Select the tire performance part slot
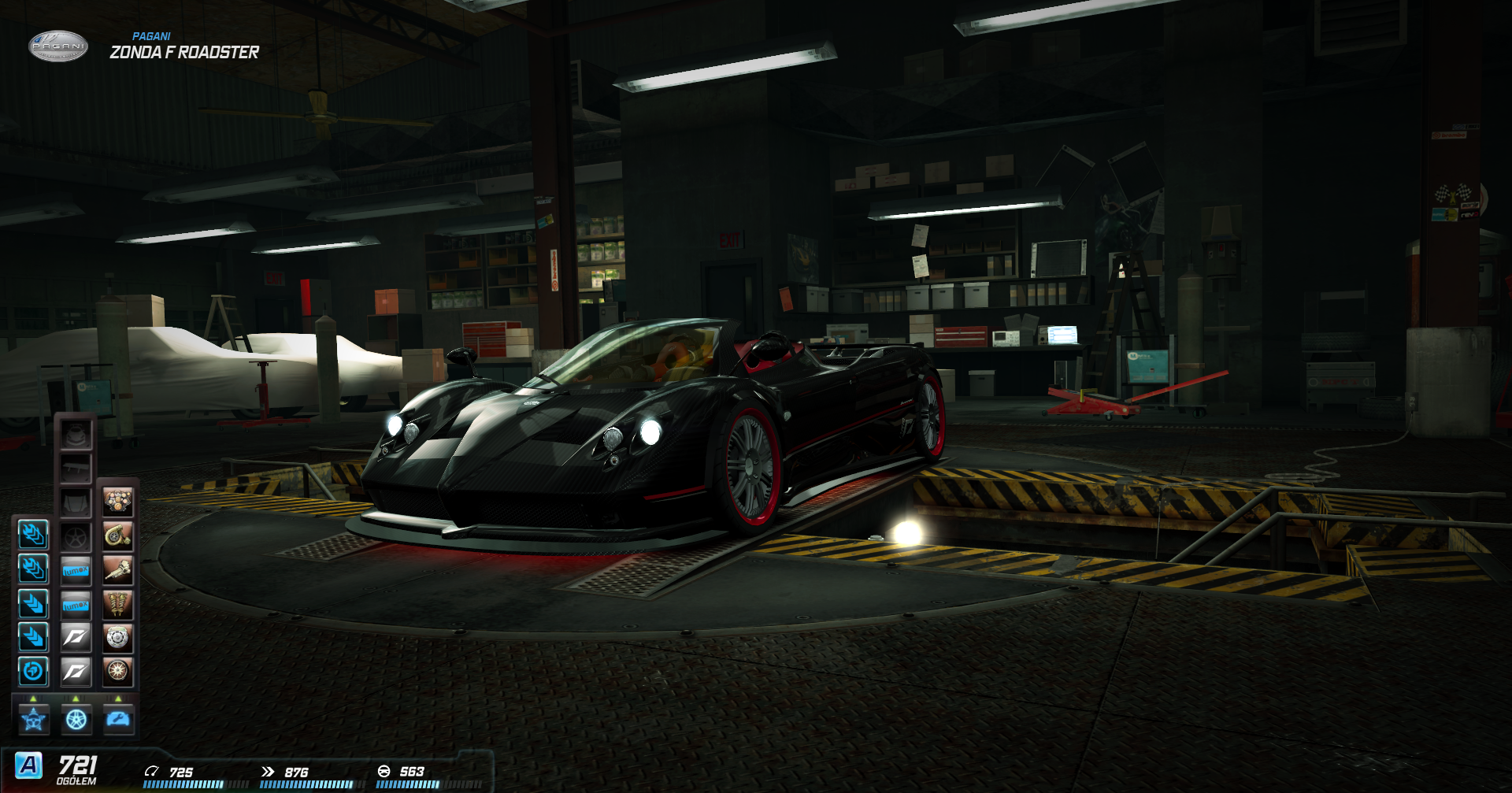Screen dimensions: 1512x793 tap(117, 671)
